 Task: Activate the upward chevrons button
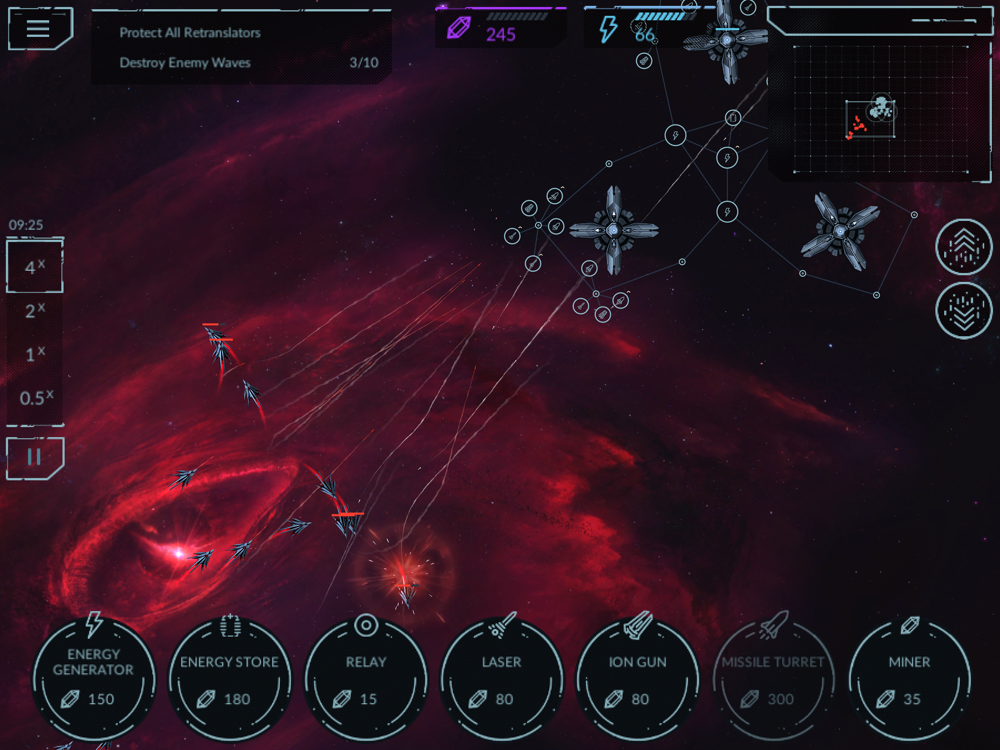[x=963, y=247]
